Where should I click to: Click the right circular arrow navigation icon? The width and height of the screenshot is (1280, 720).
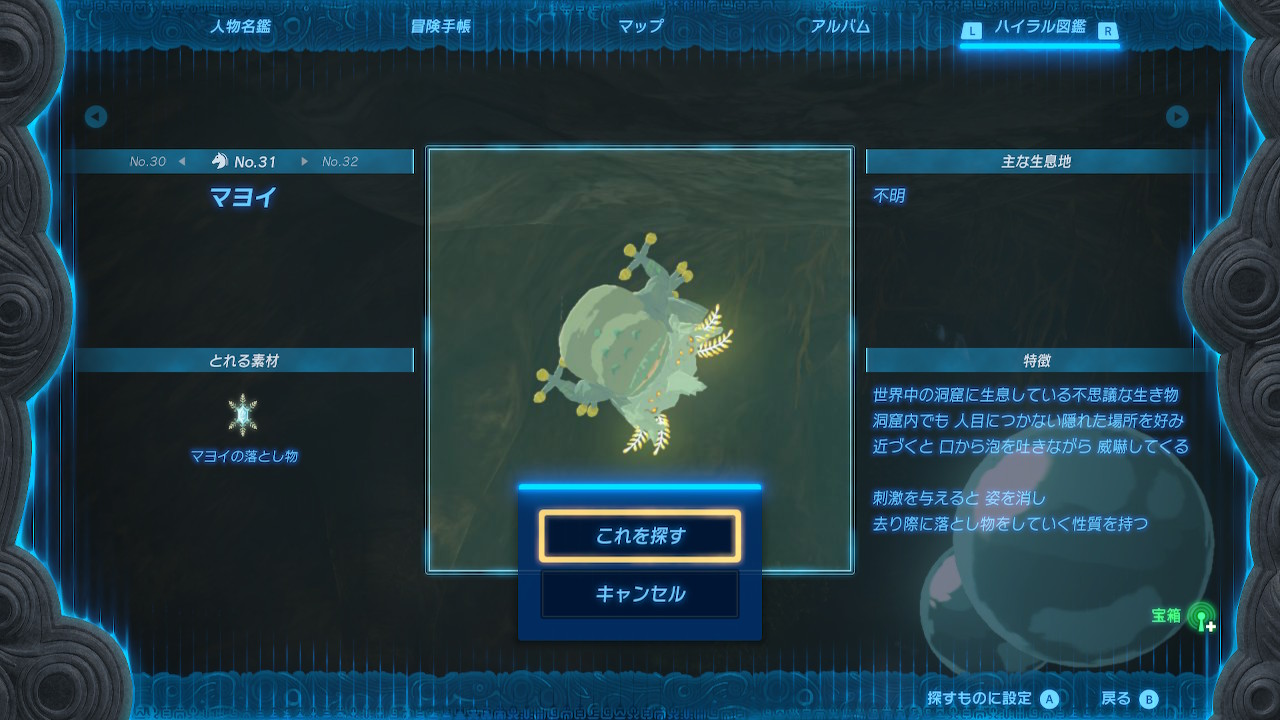coord(1178,116)
